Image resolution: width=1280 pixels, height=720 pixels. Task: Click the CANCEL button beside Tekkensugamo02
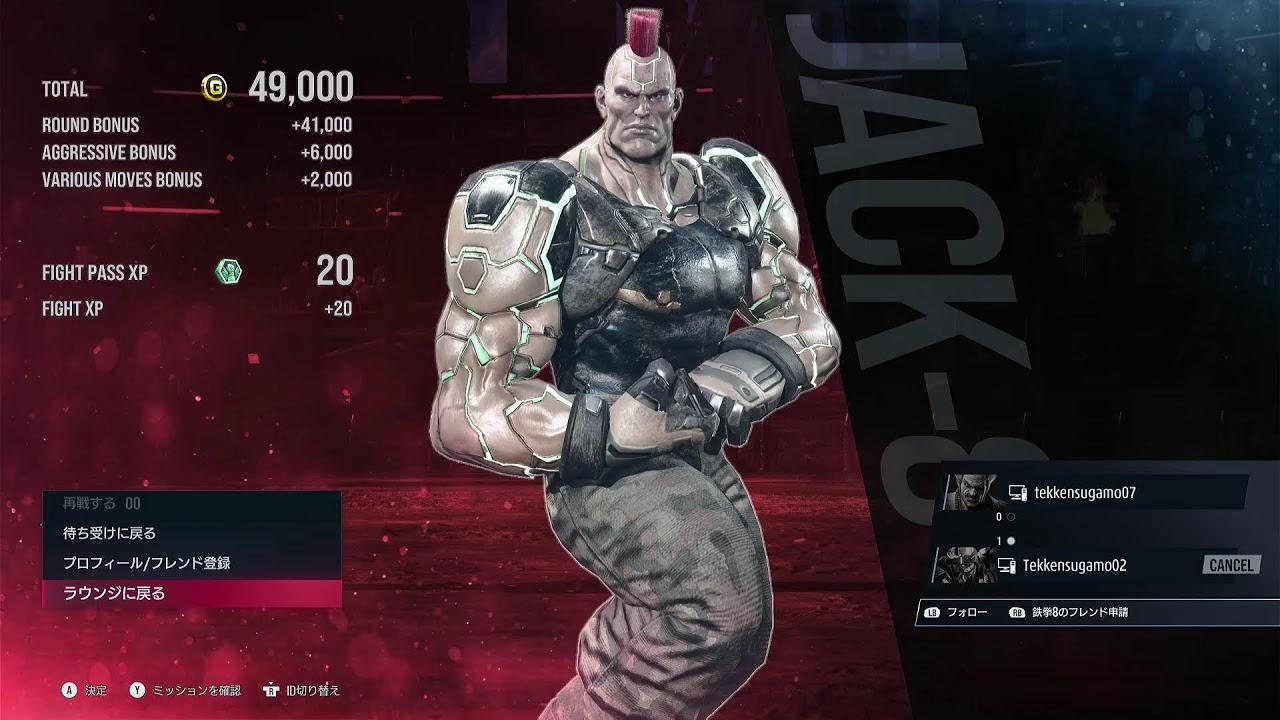point(1230,565)
